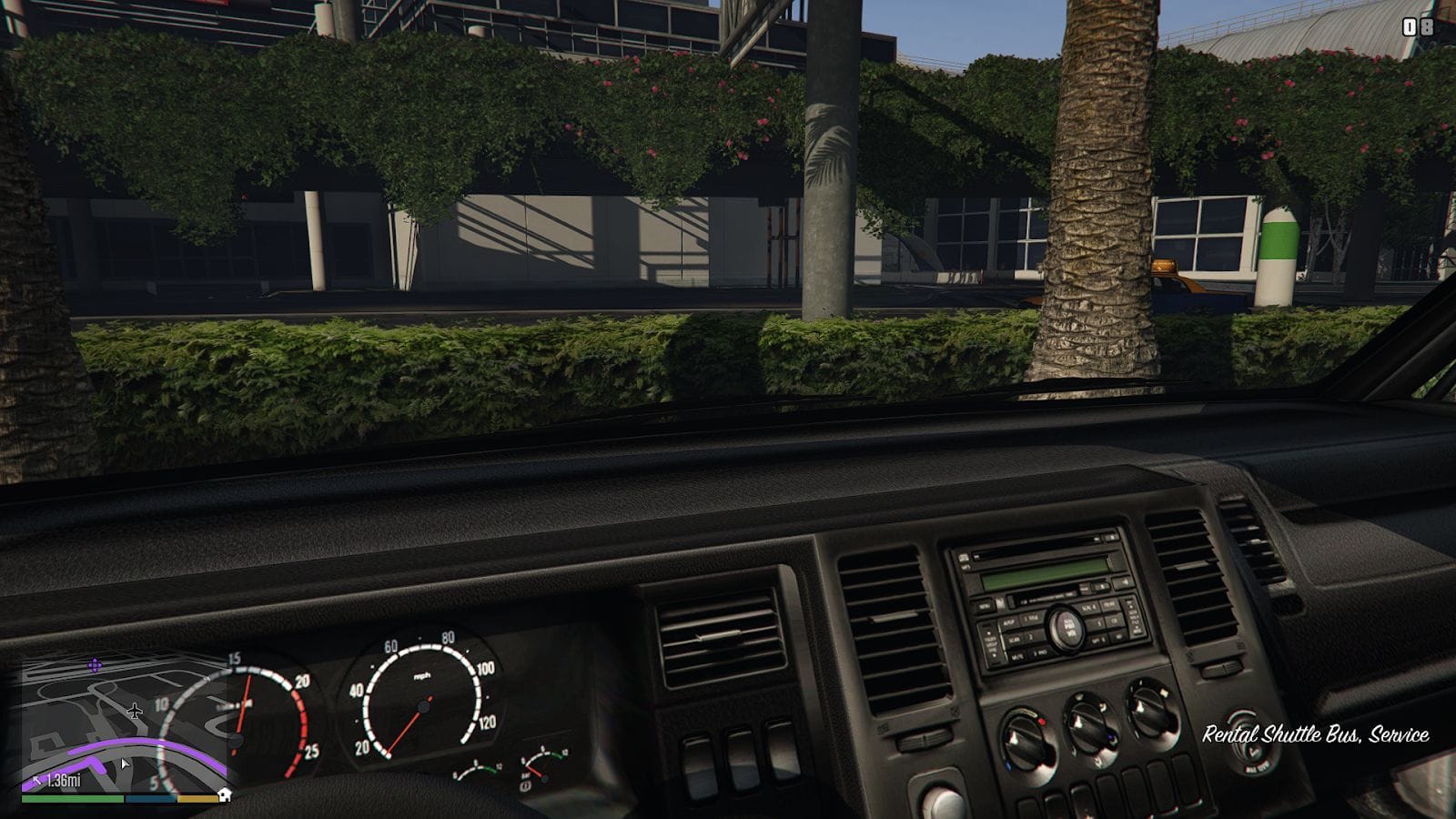Click the 1.36mi distance readout
Screen dimensions: 1456x819
pyautogui.click(x=64, y=781)
